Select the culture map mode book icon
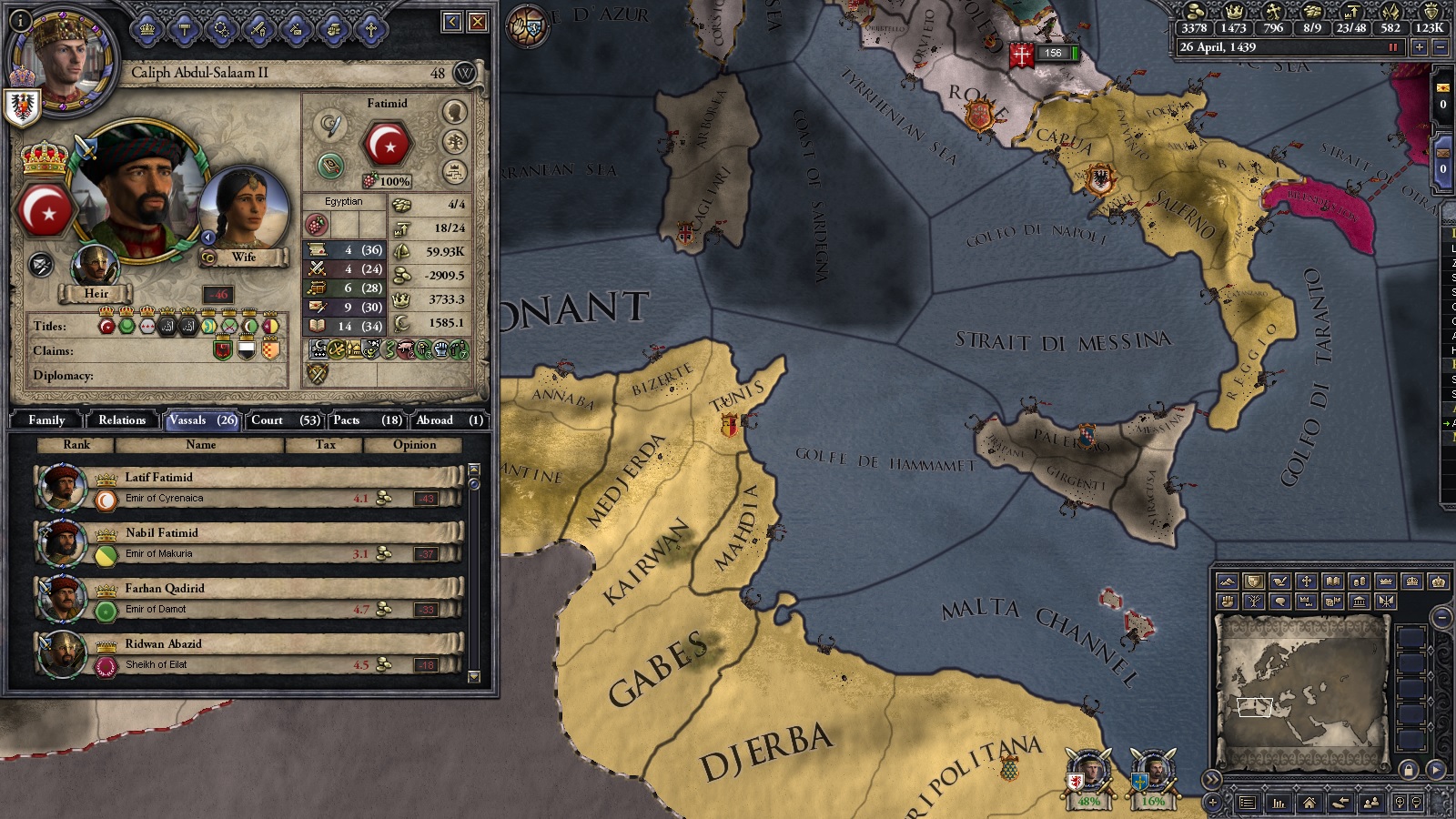Viewport: 1456px width, 819px height. [x=1332, y=581]
